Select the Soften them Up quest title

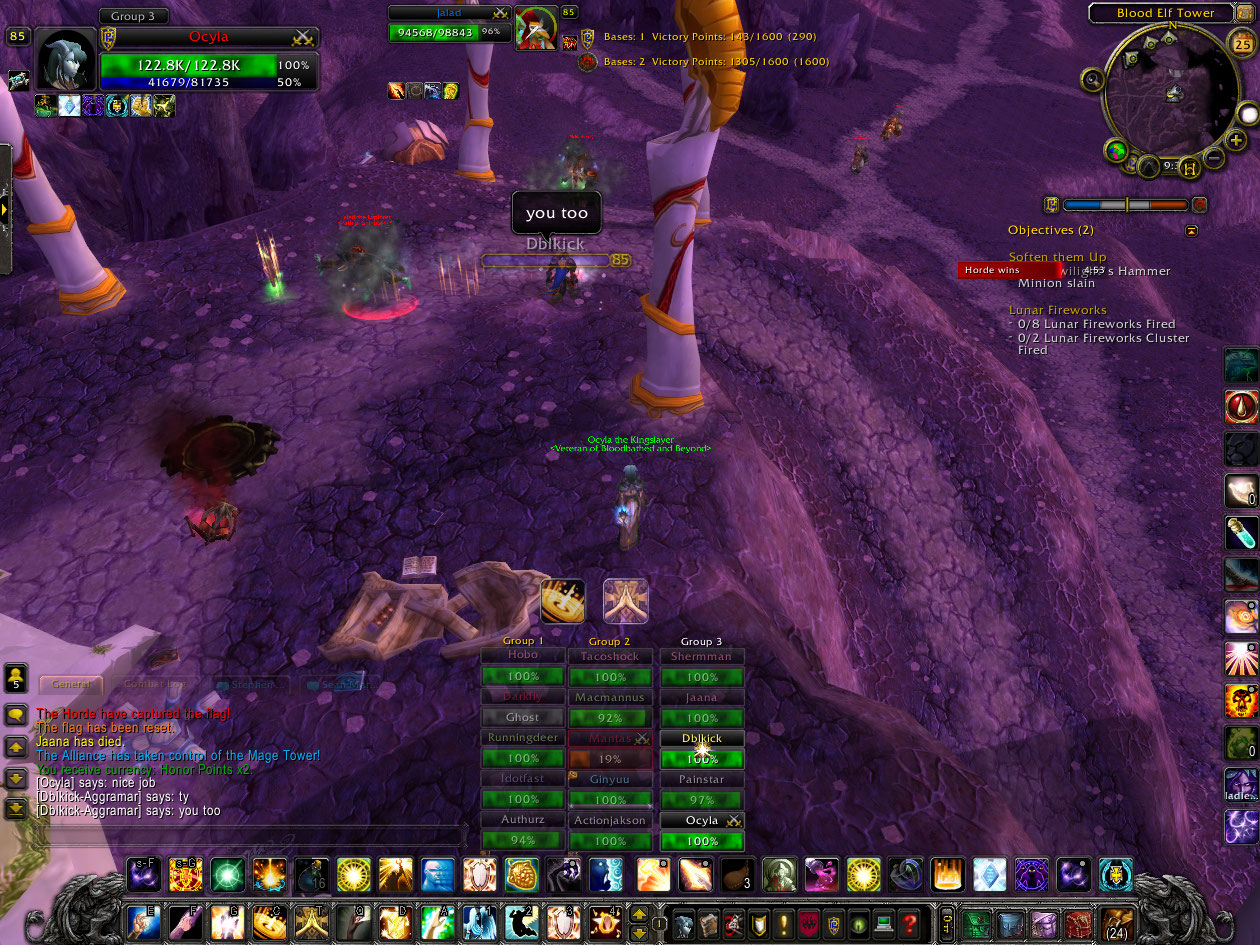click(x=1057, y=257)
